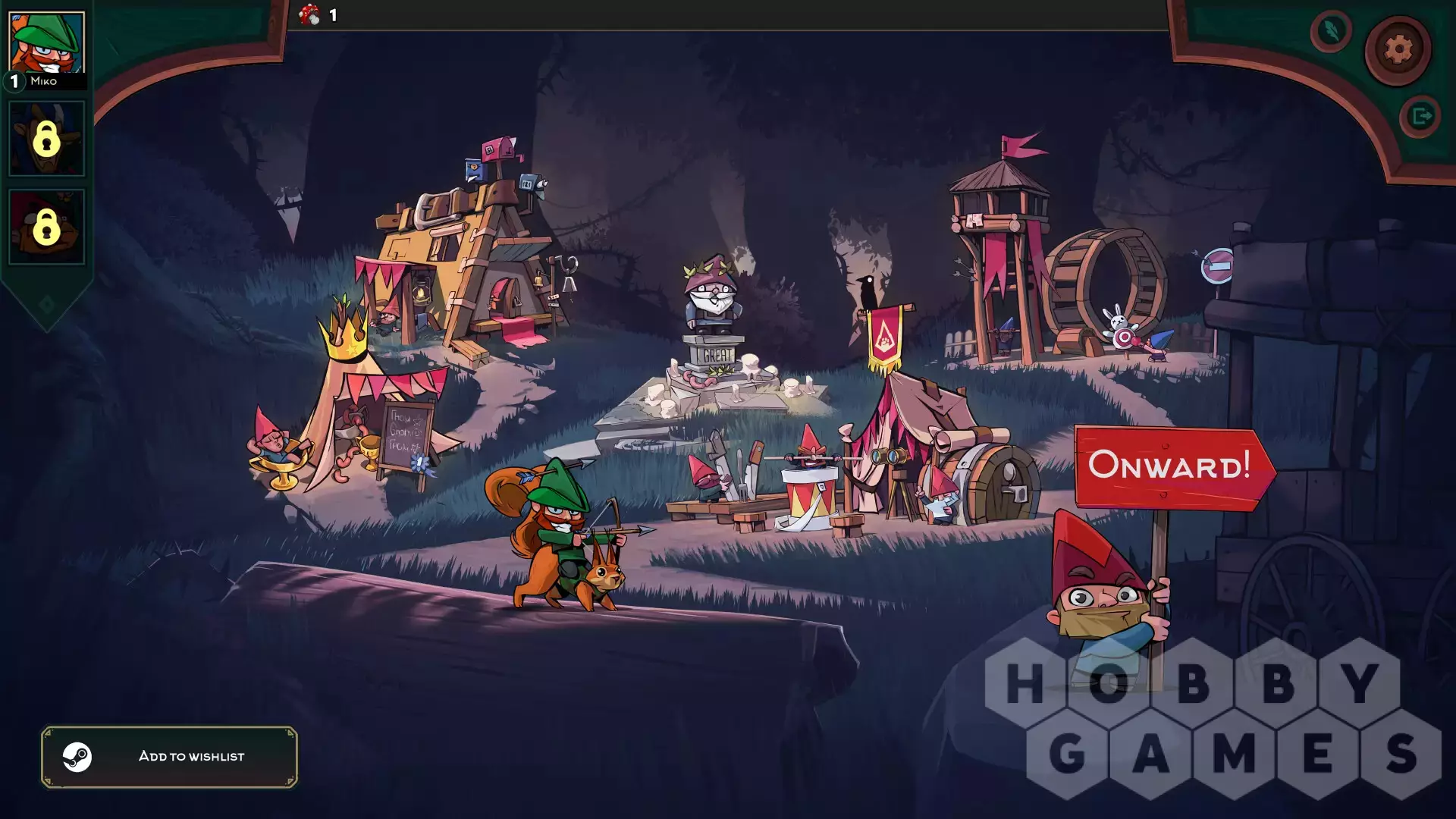Click the locked horned goat hero slot
This screenshot has height=819, width=1456.
[46, 139]
